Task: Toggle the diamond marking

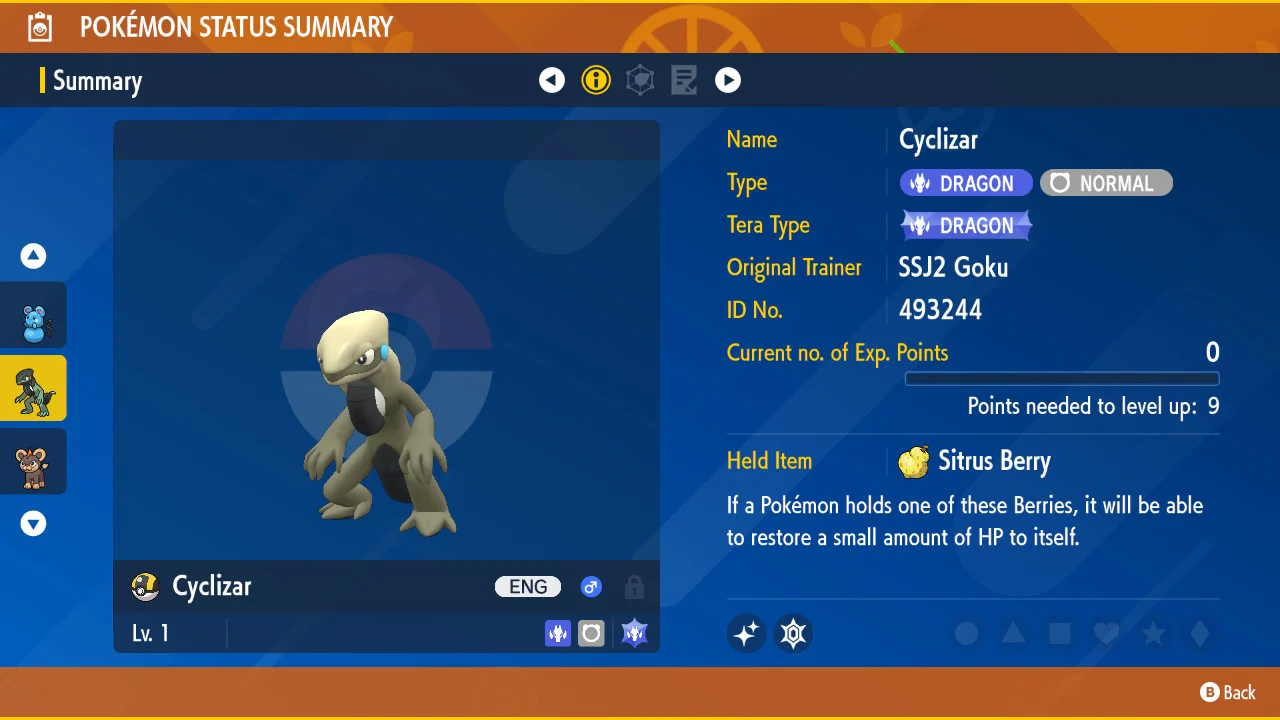Action: point(1200,634)
